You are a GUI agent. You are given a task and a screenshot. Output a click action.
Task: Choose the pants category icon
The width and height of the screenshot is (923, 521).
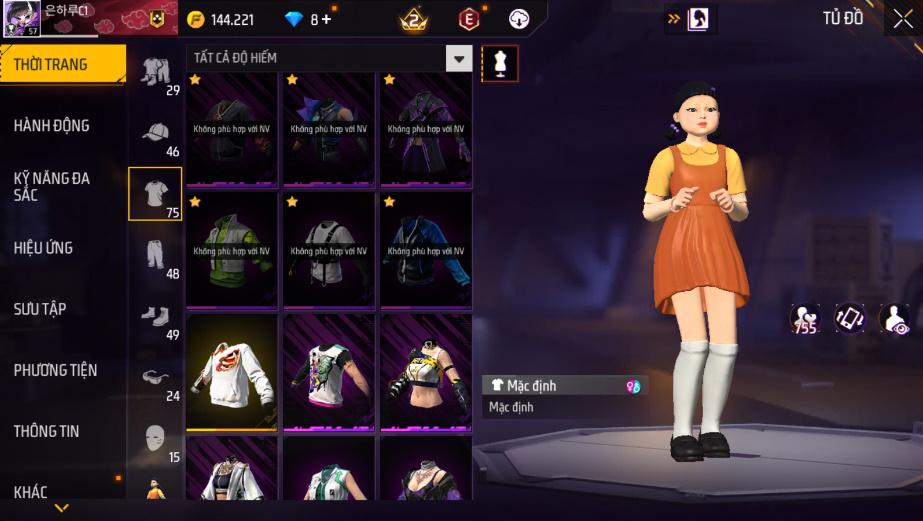pos(155,255)
